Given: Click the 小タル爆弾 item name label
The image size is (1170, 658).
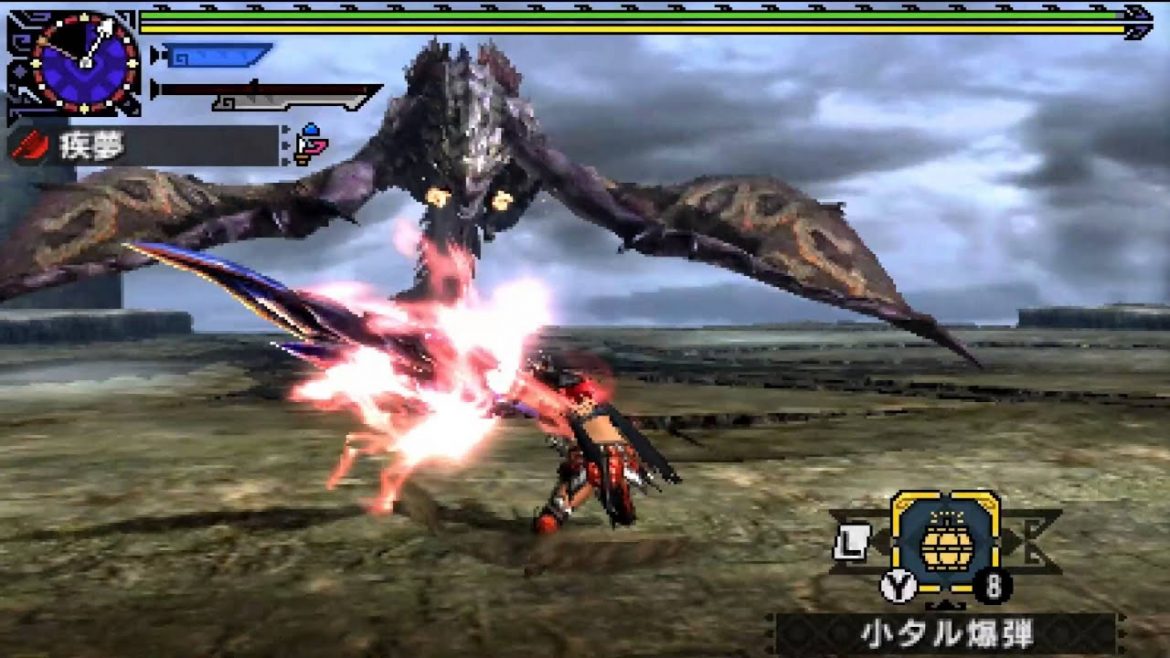Looking at the screenshot, I should (944, 633).
